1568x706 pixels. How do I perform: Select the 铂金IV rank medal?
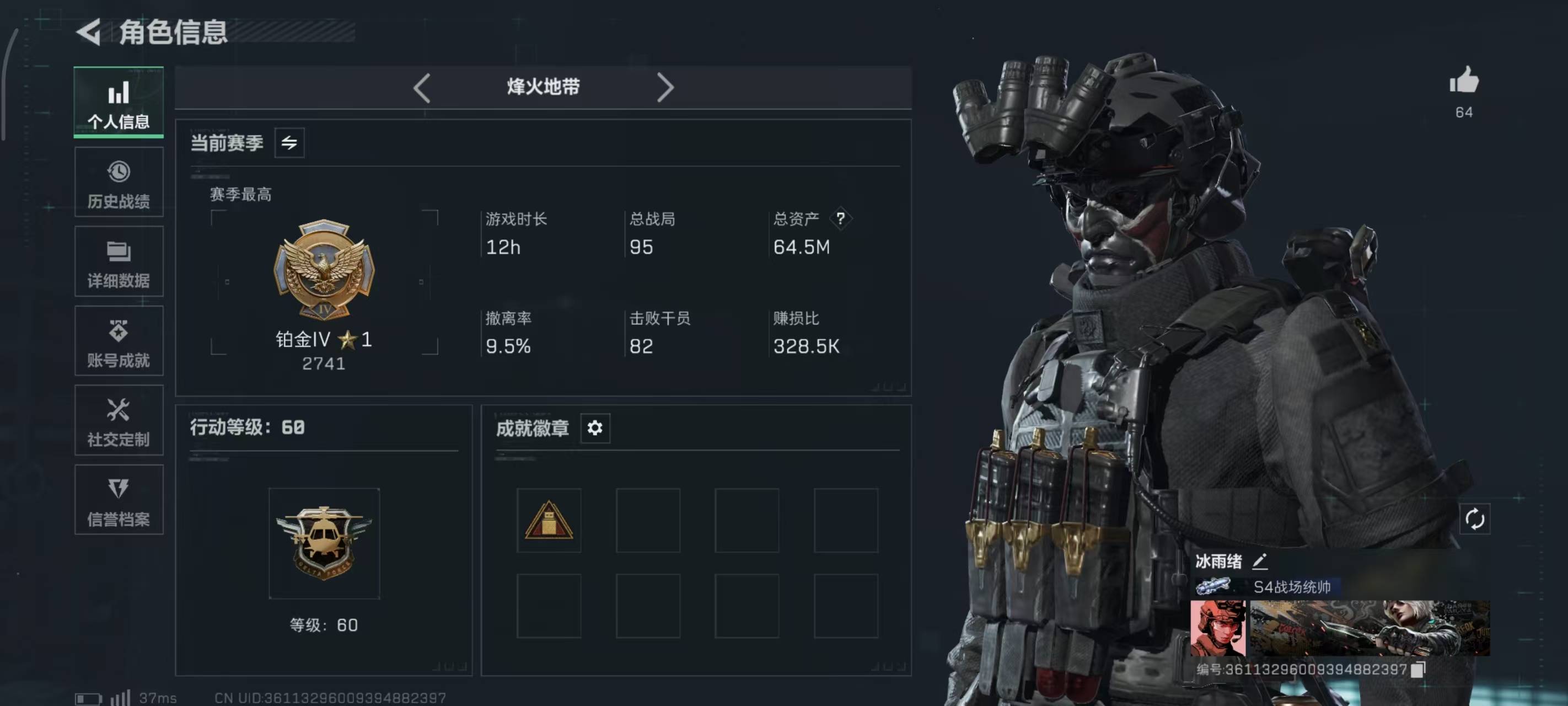point(324,269)
